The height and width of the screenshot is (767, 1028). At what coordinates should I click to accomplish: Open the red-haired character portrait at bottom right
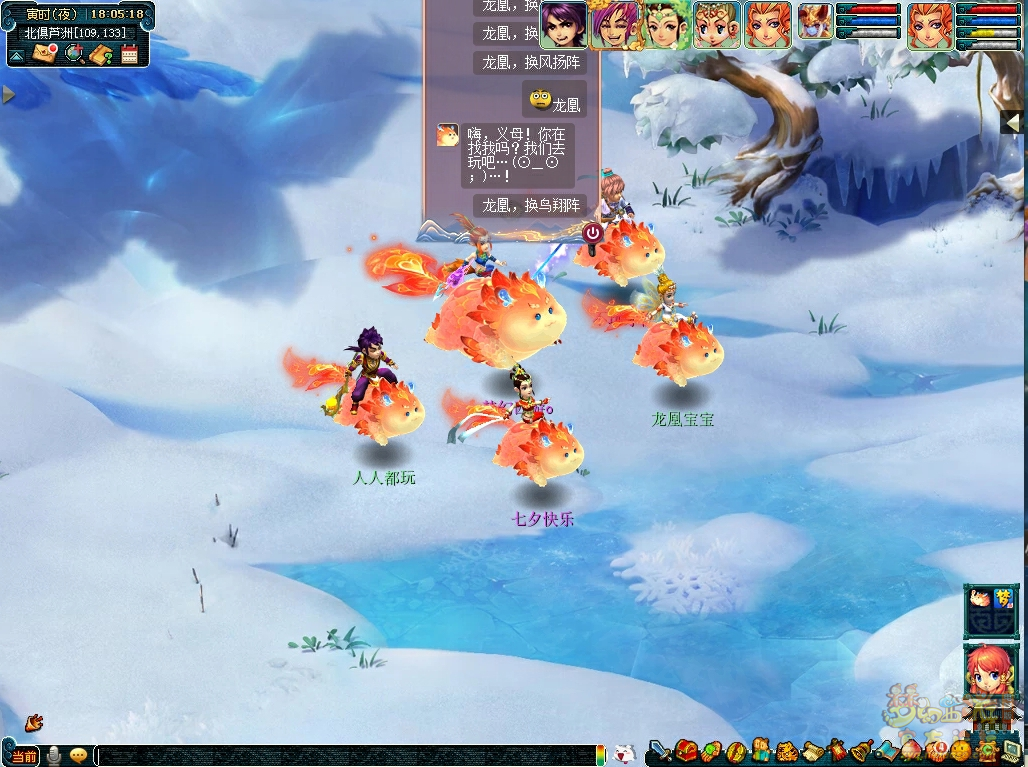coord(992,674)
